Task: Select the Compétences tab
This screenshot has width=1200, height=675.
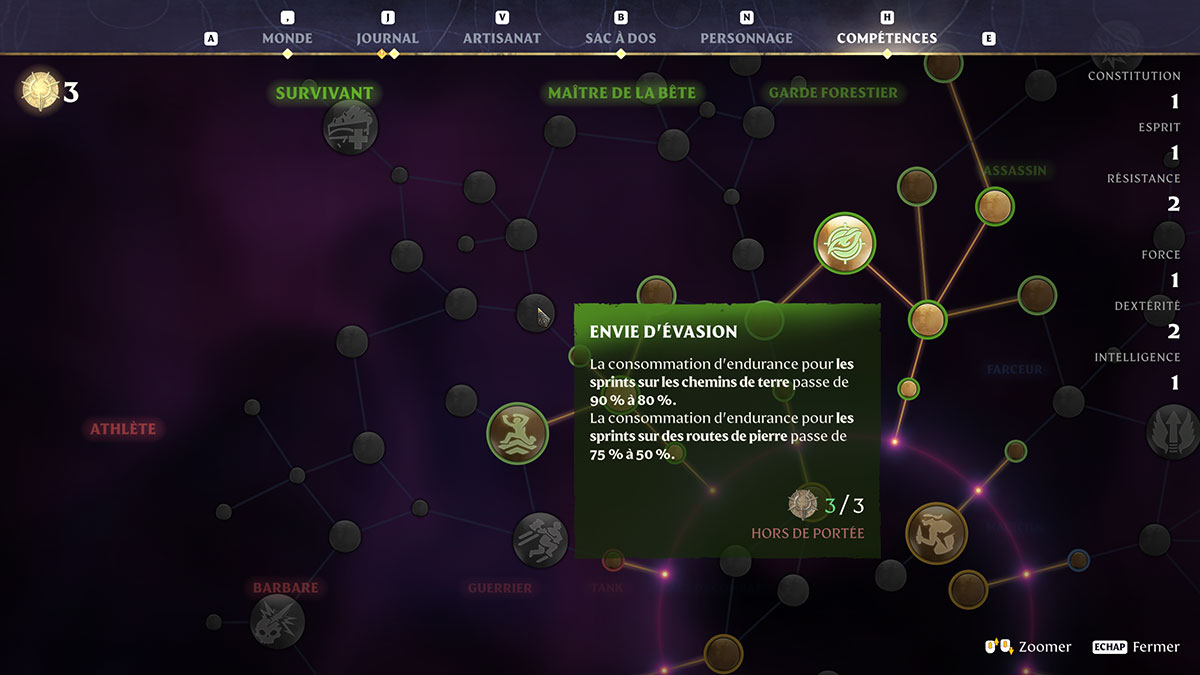Action: 887,38
